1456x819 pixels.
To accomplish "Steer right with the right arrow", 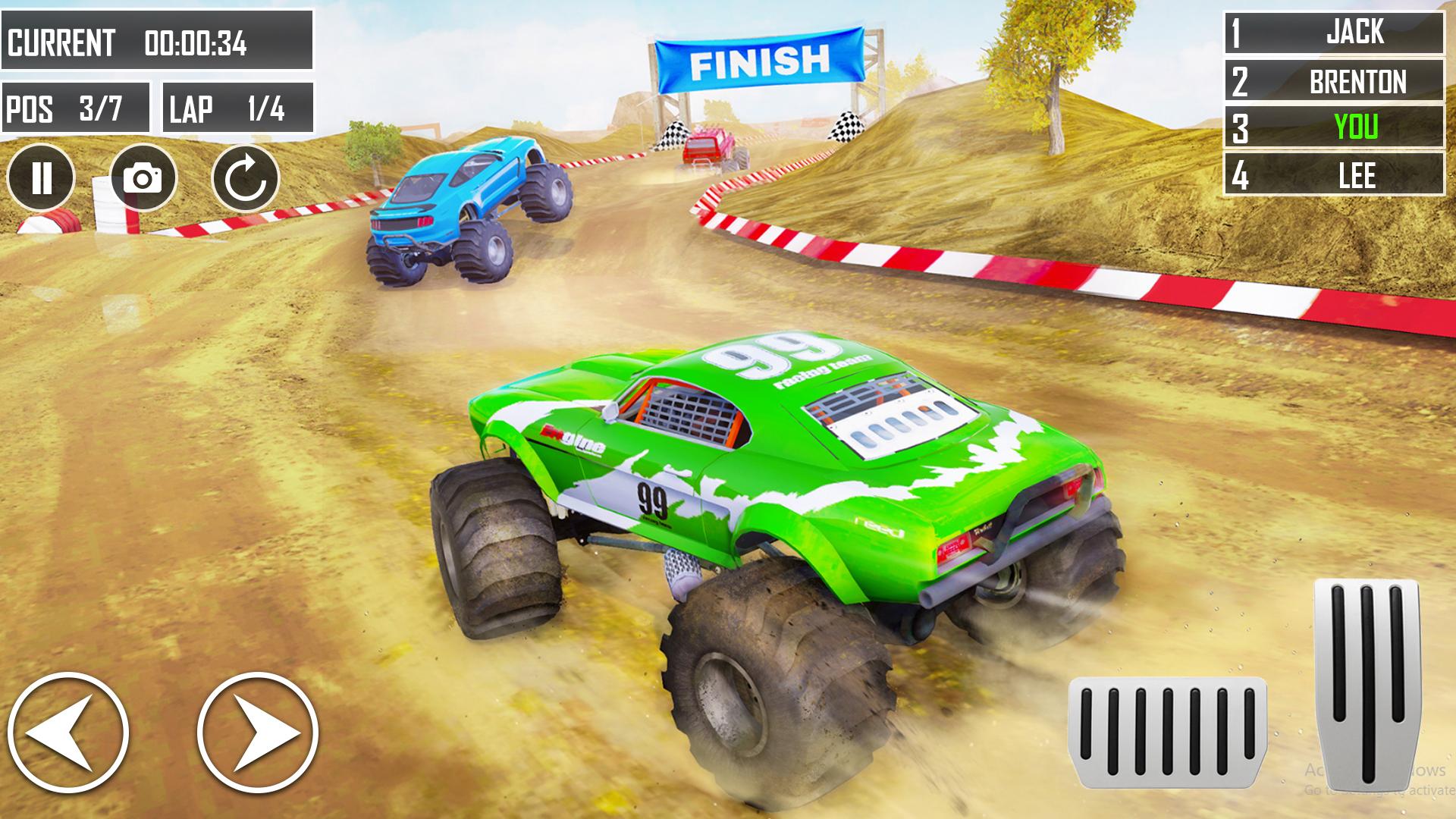I will (x=258, y=733).
